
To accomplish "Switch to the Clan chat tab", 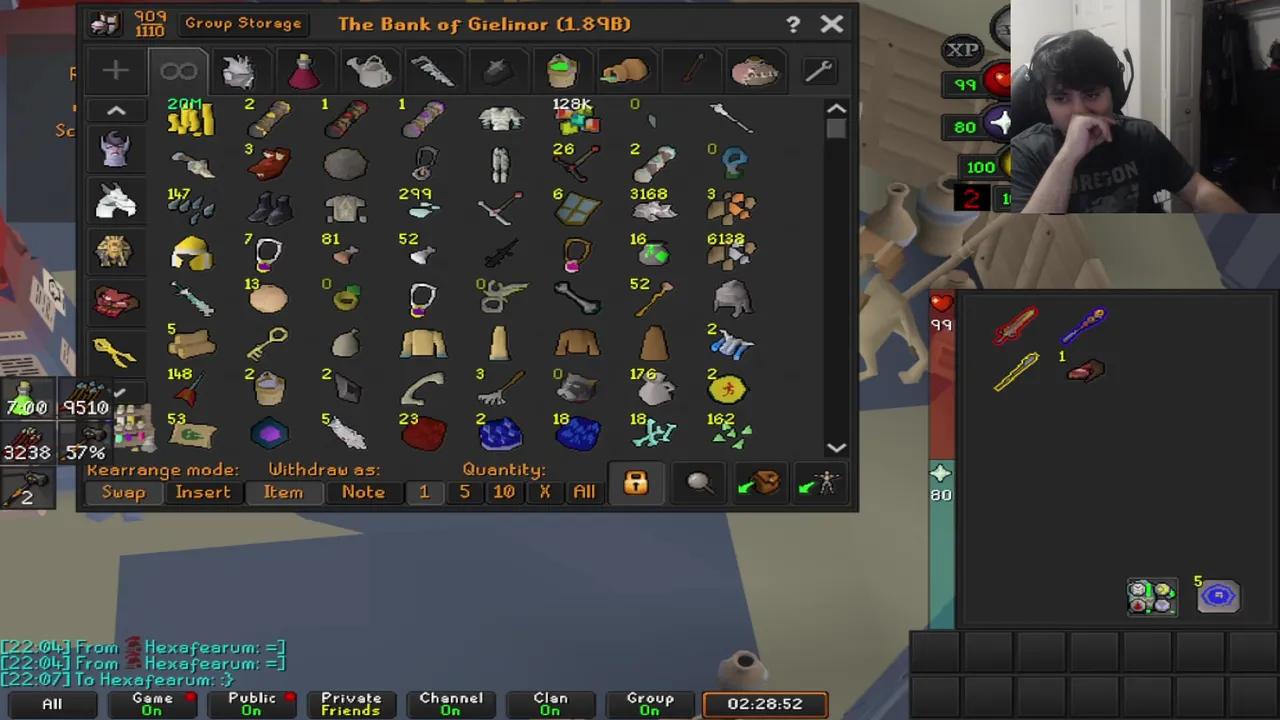I will click(x=550, y=703).
